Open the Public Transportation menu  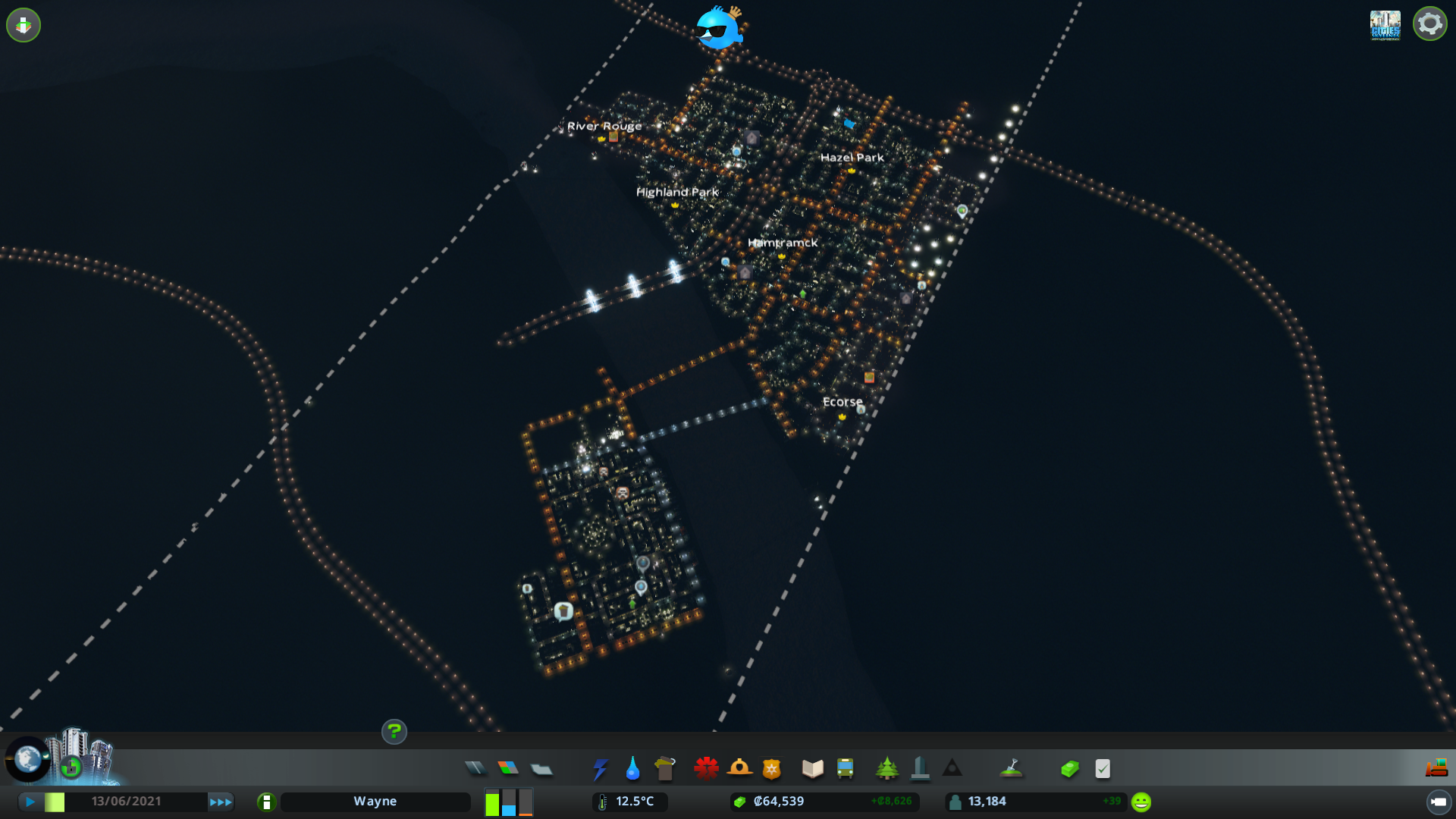pos(845,768)
